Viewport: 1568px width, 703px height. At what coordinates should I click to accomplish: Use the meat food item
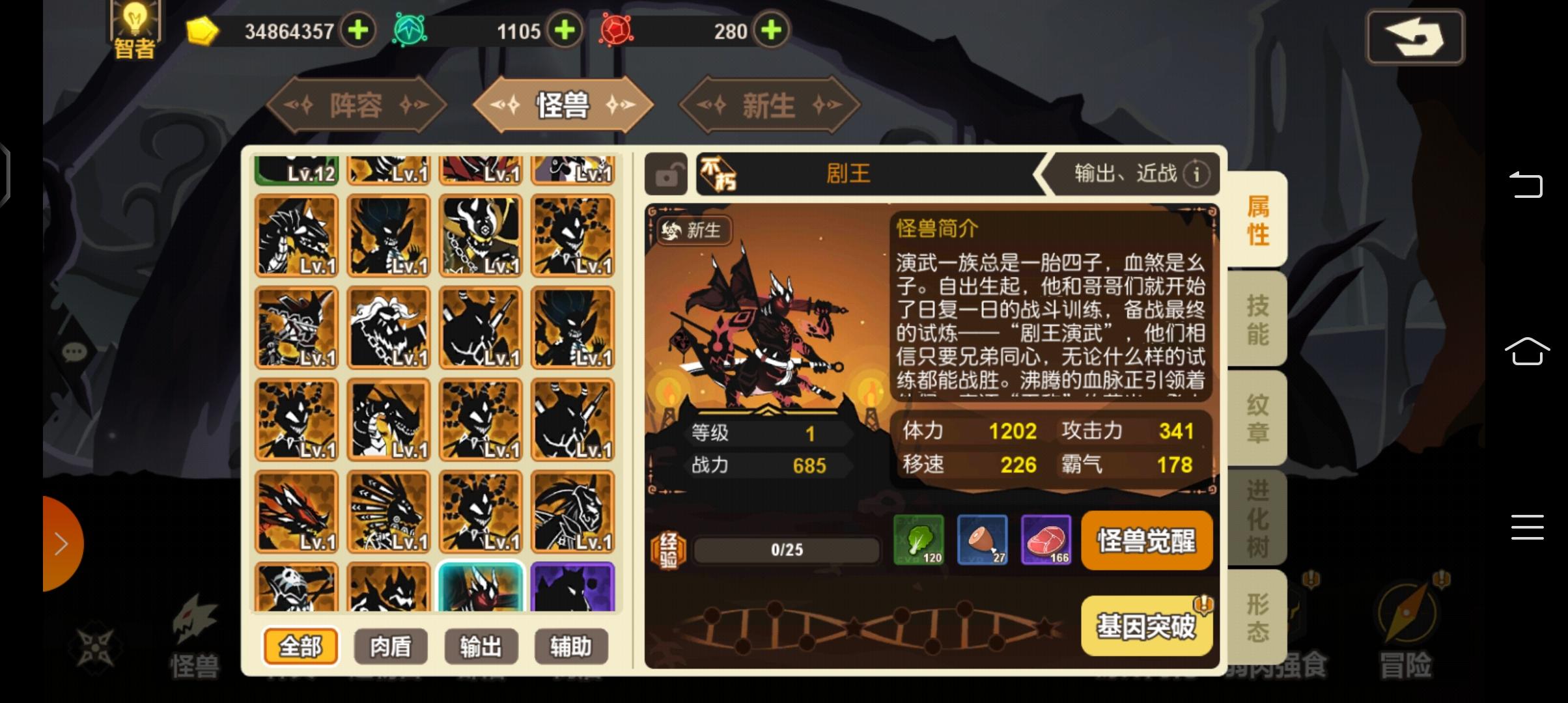coord(1047,540)
